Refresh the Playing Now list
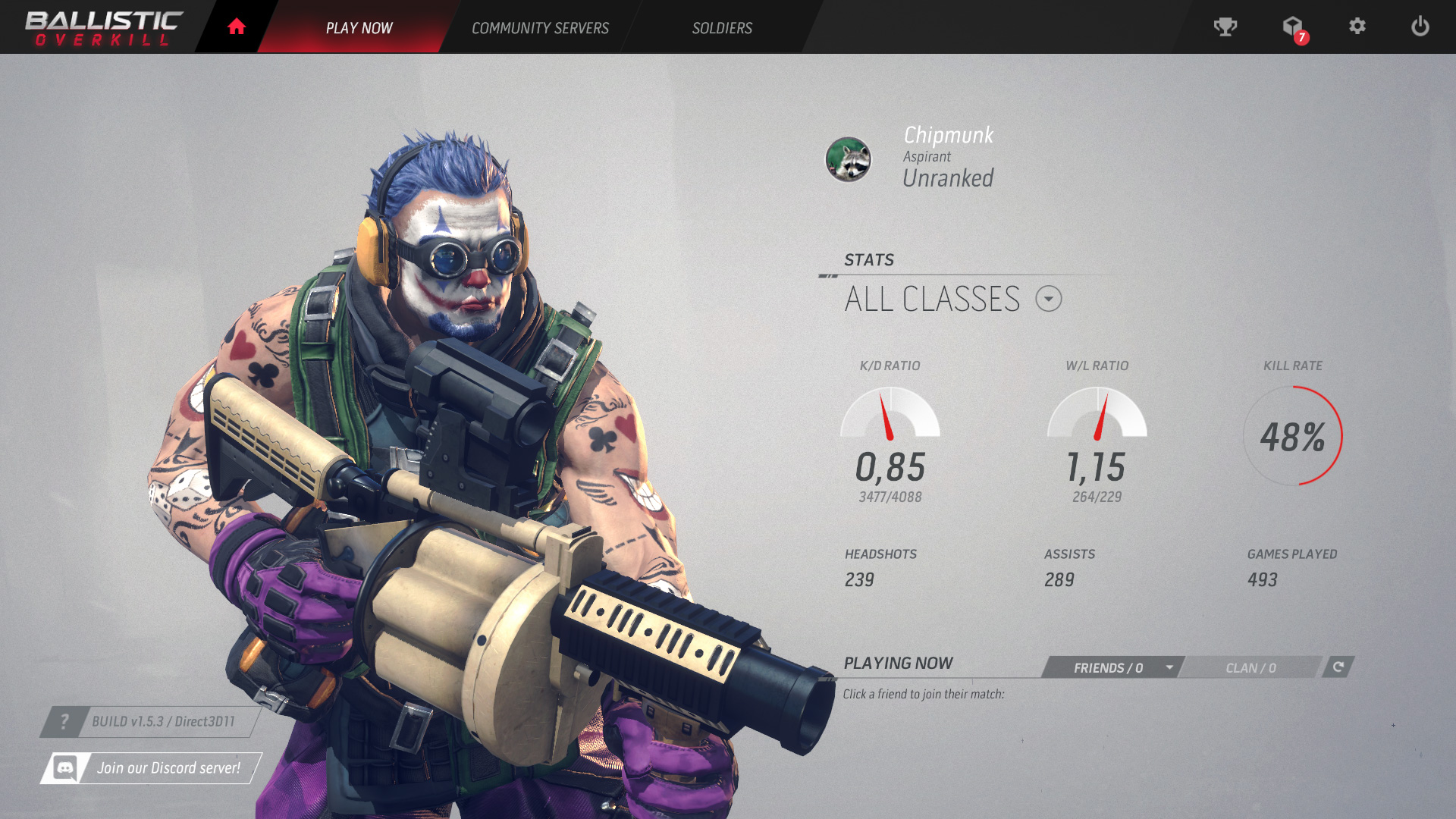This screenshot has width=1456, height=819. click(x=1338, y=667)
